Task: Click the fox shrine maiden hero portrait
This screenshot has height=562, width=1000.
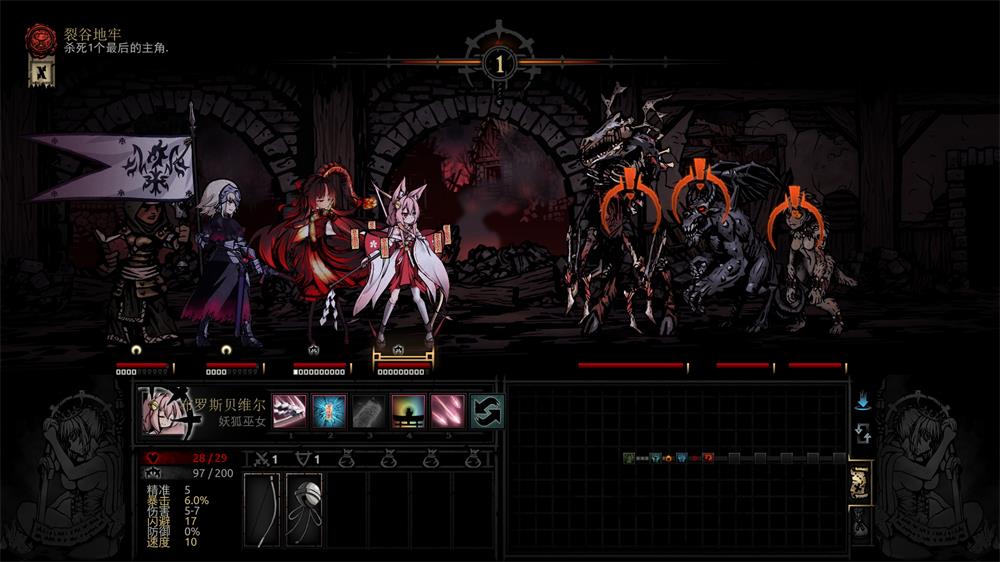Action: coord(163,412)
